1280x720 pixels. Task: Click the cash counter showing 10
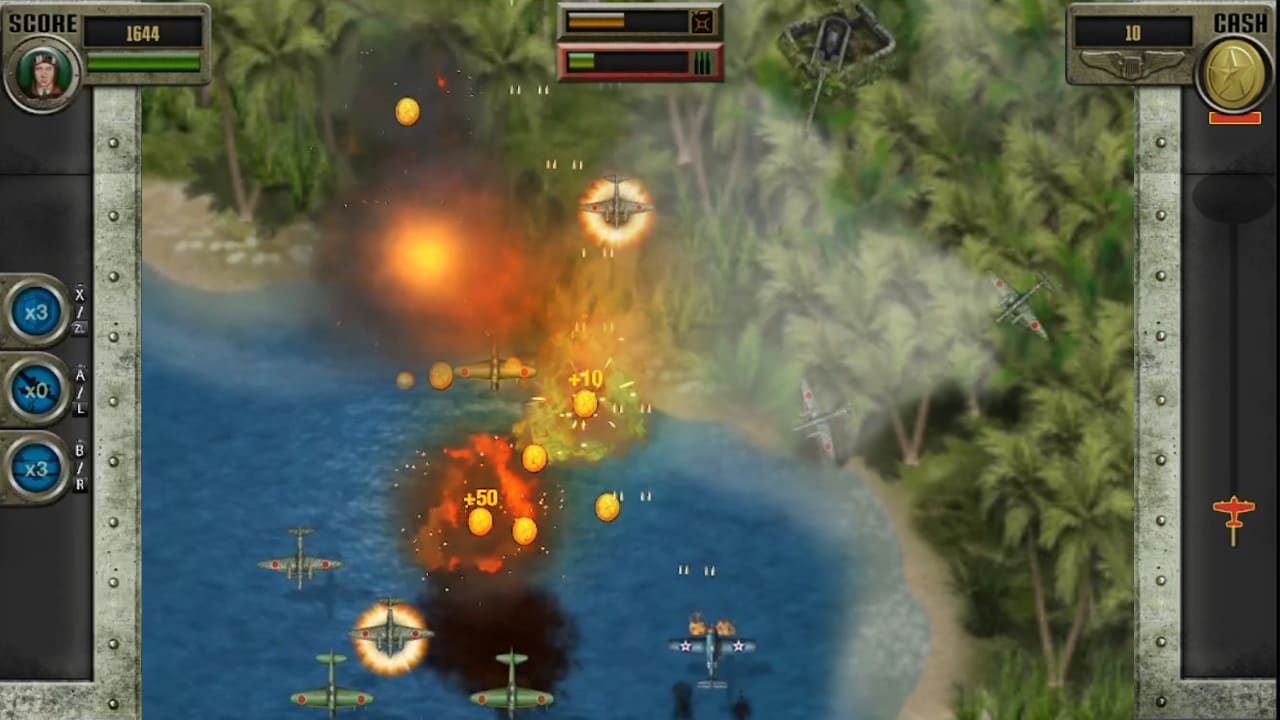pos(1132,32)
